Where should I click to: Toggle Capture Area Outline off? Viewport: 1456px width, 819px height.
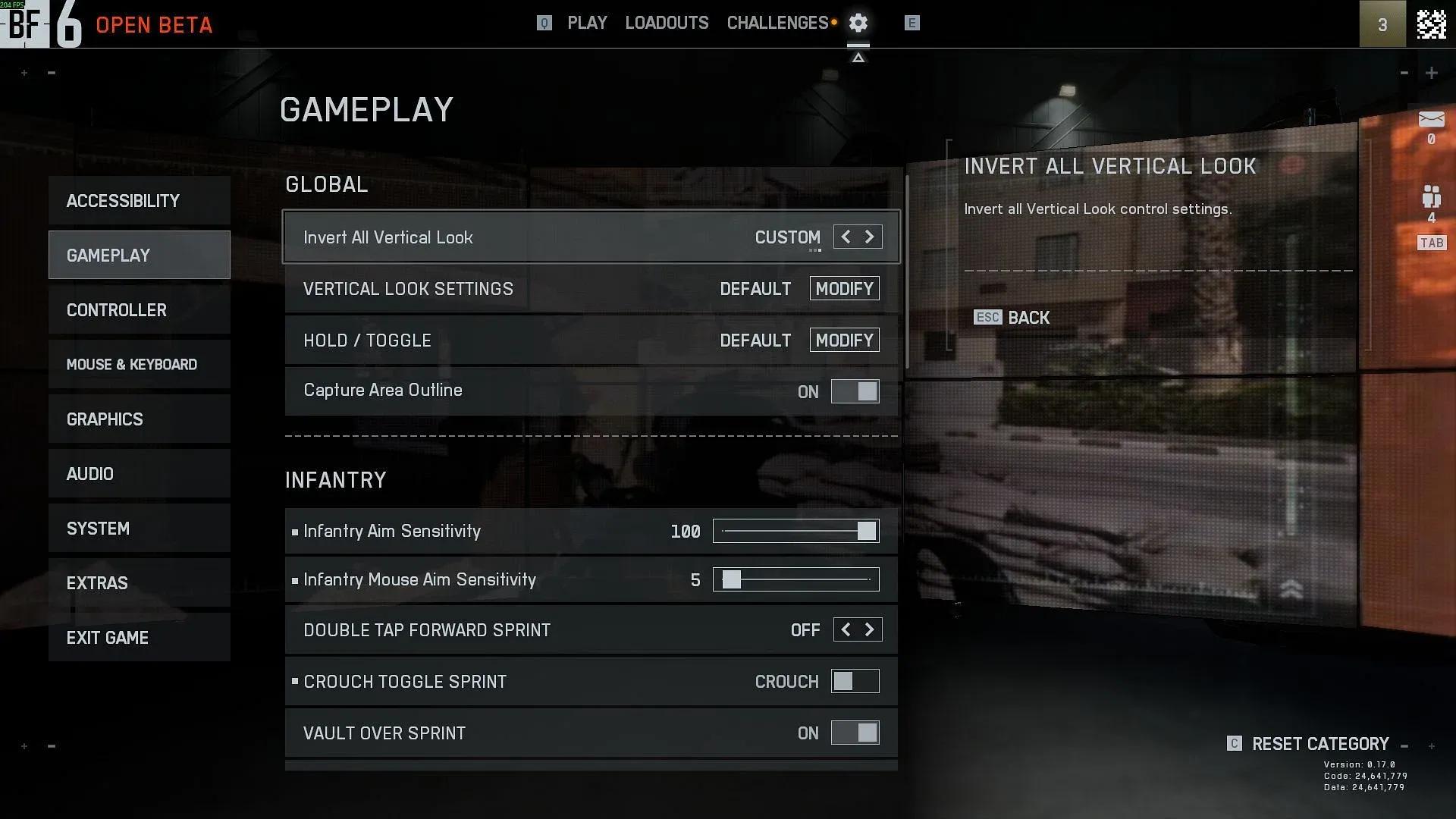tap(855, 391)
